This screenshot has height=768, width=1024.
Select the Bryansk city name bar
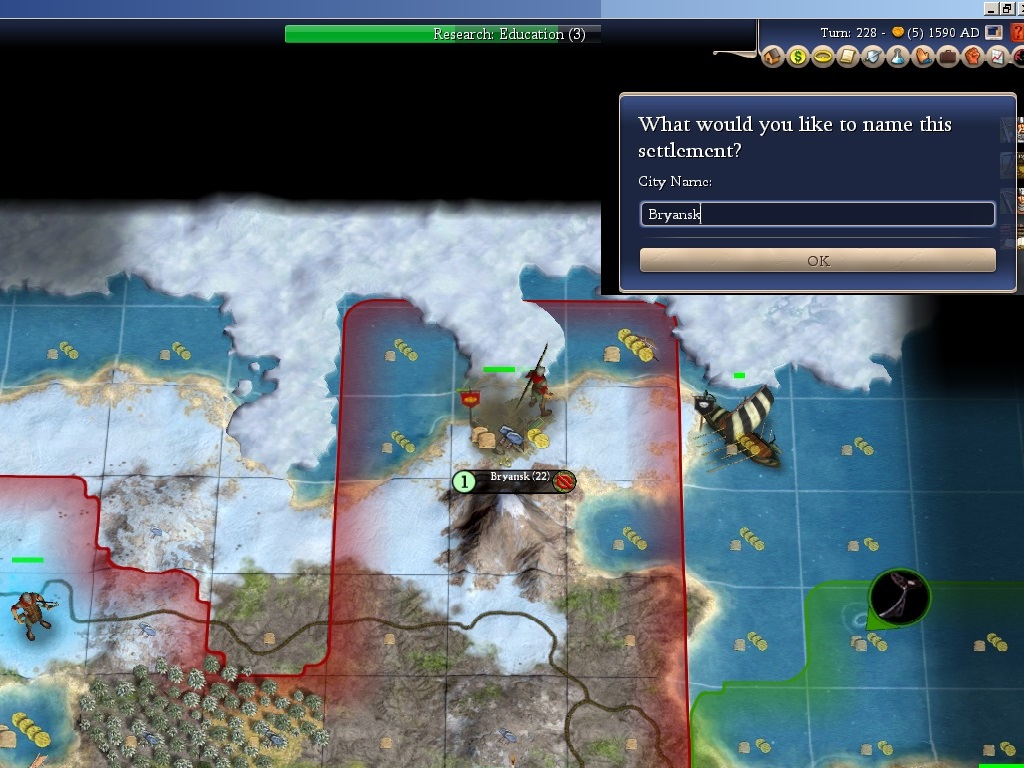coord(516,481)
